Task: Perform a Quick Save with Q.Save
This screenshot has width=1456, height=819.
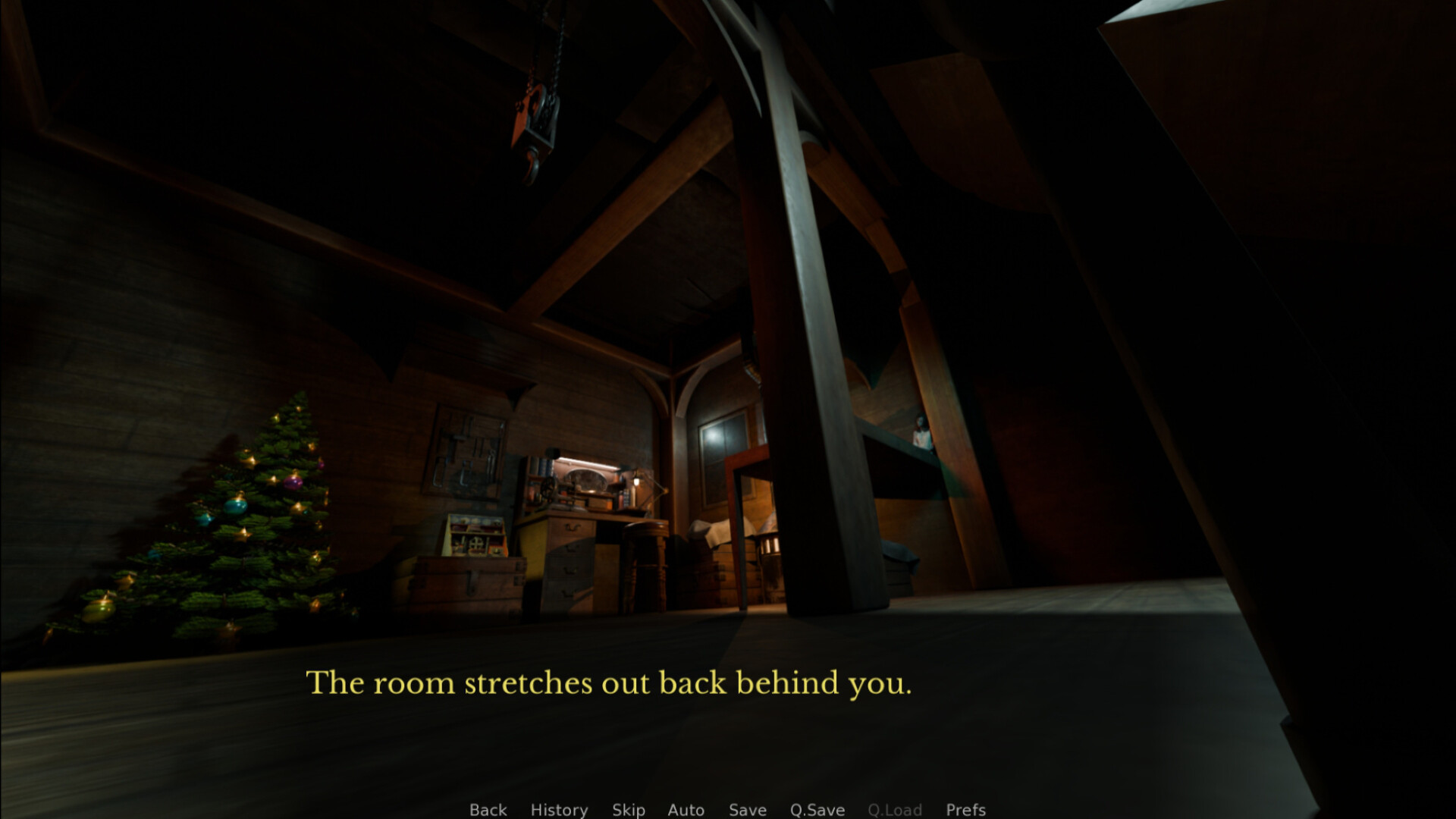Action: tap(816, 810)
